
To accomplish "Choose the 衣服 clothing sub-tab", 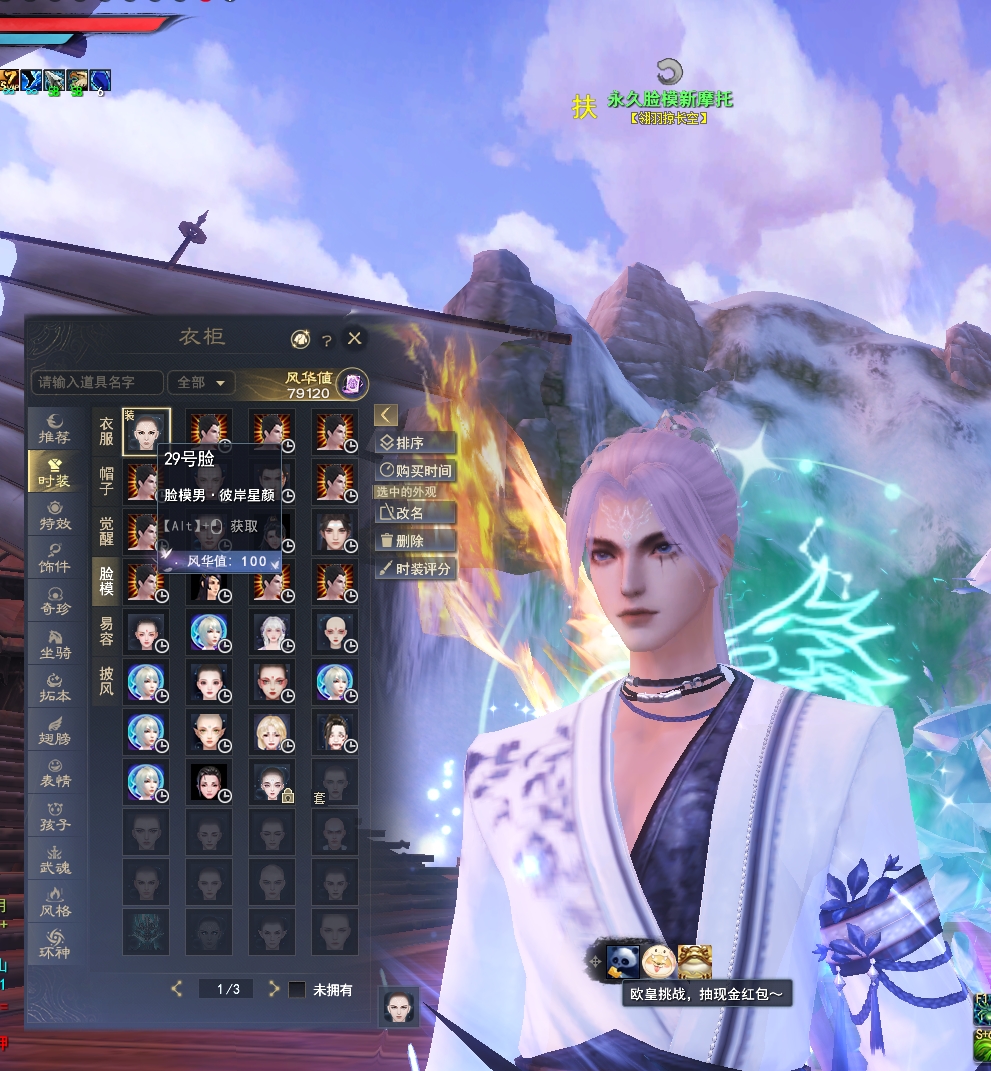I will (106, 430).
